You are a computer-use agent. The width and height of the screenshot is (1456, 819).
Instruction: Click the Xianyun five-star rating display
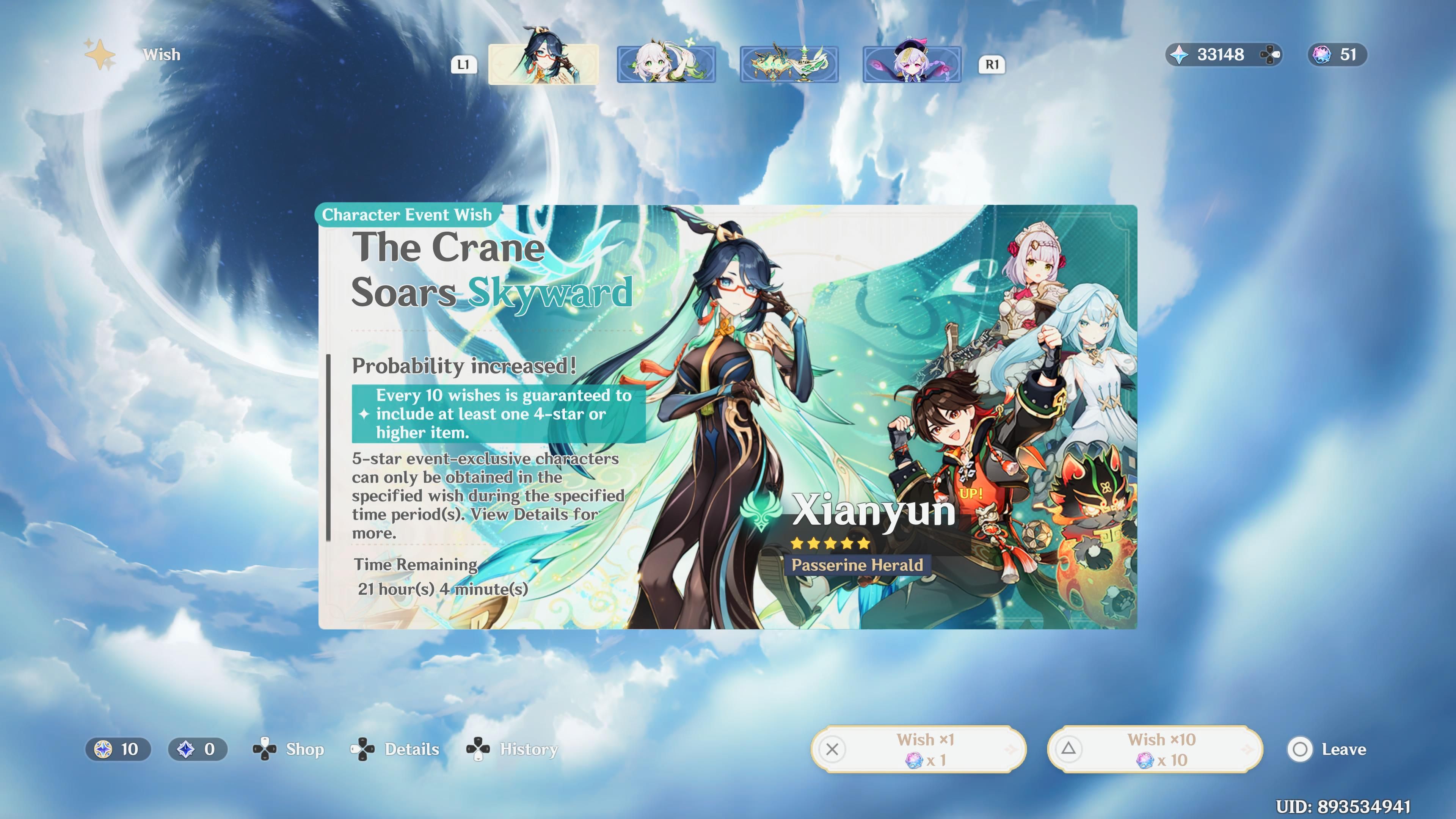830,543
